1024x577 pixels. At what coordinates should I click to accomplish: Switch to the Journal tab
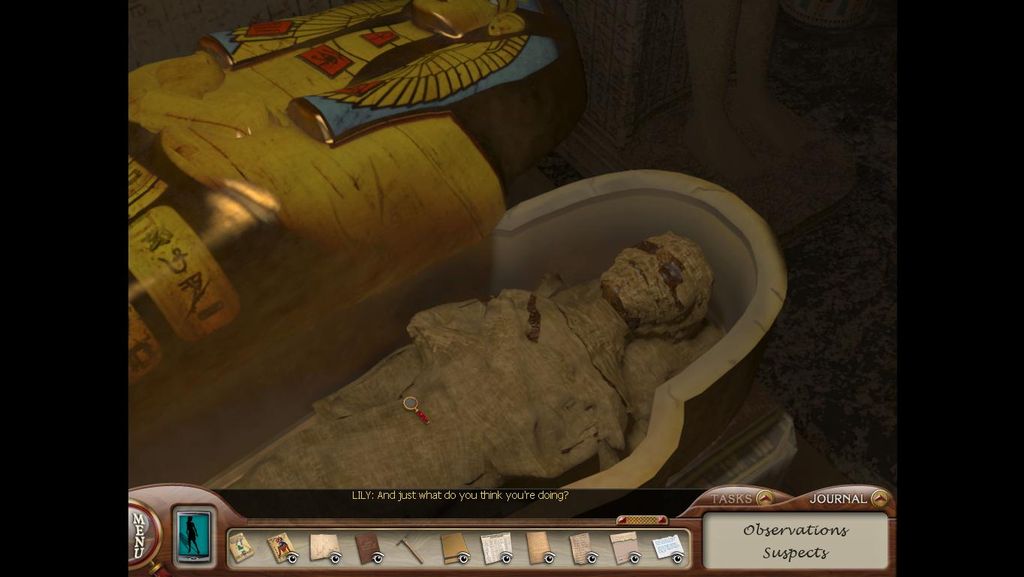coord(847,498)
